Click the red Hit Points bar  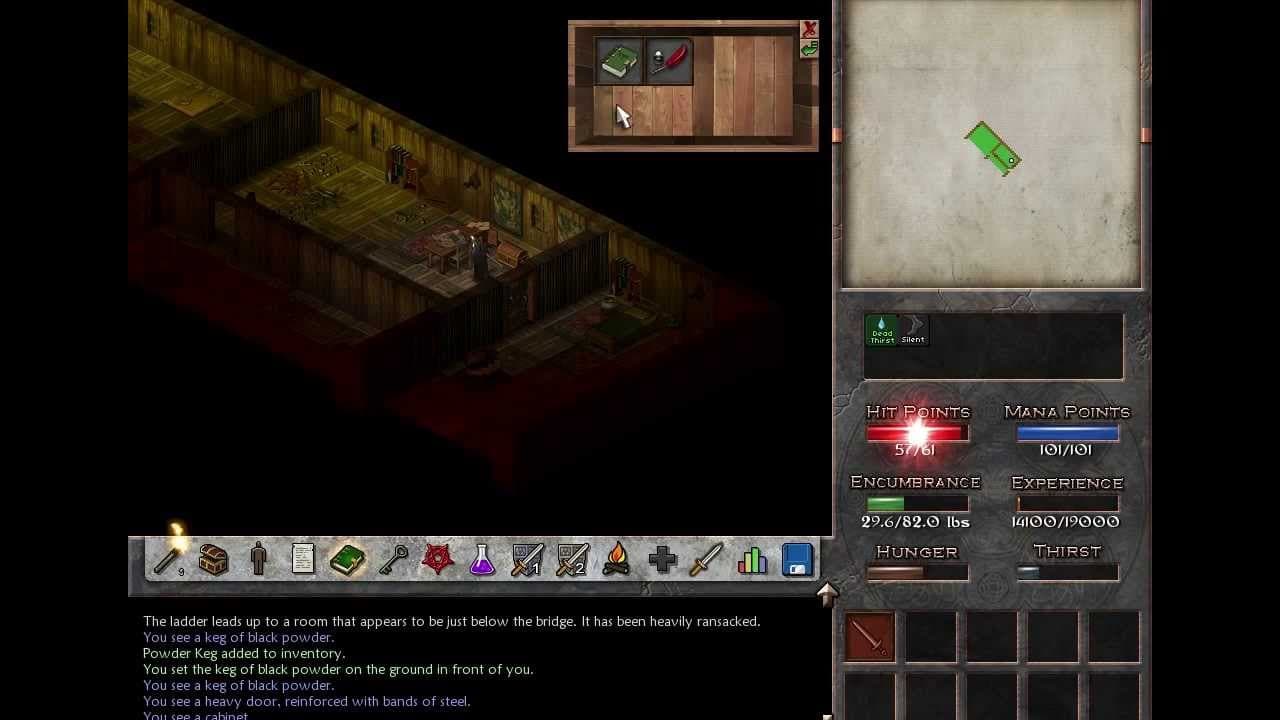pyautogui.click(x=917, y=432)
